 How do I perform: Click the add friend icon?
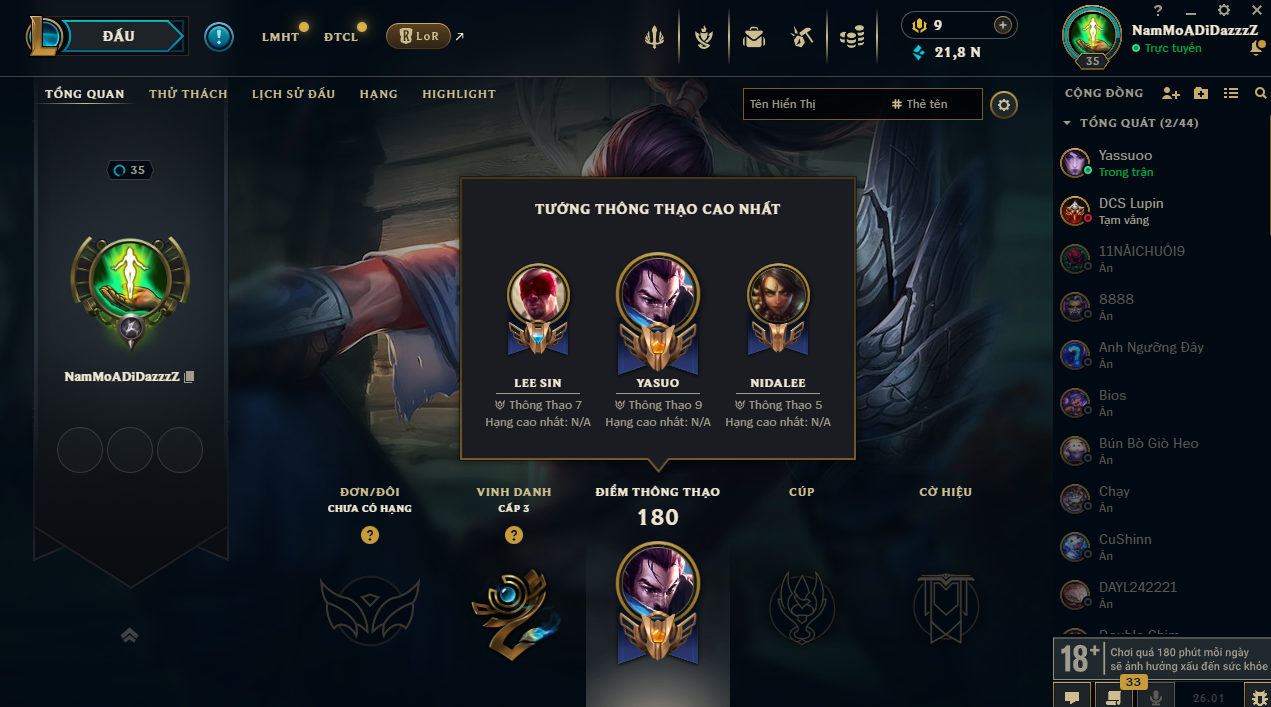(1170, 93)
